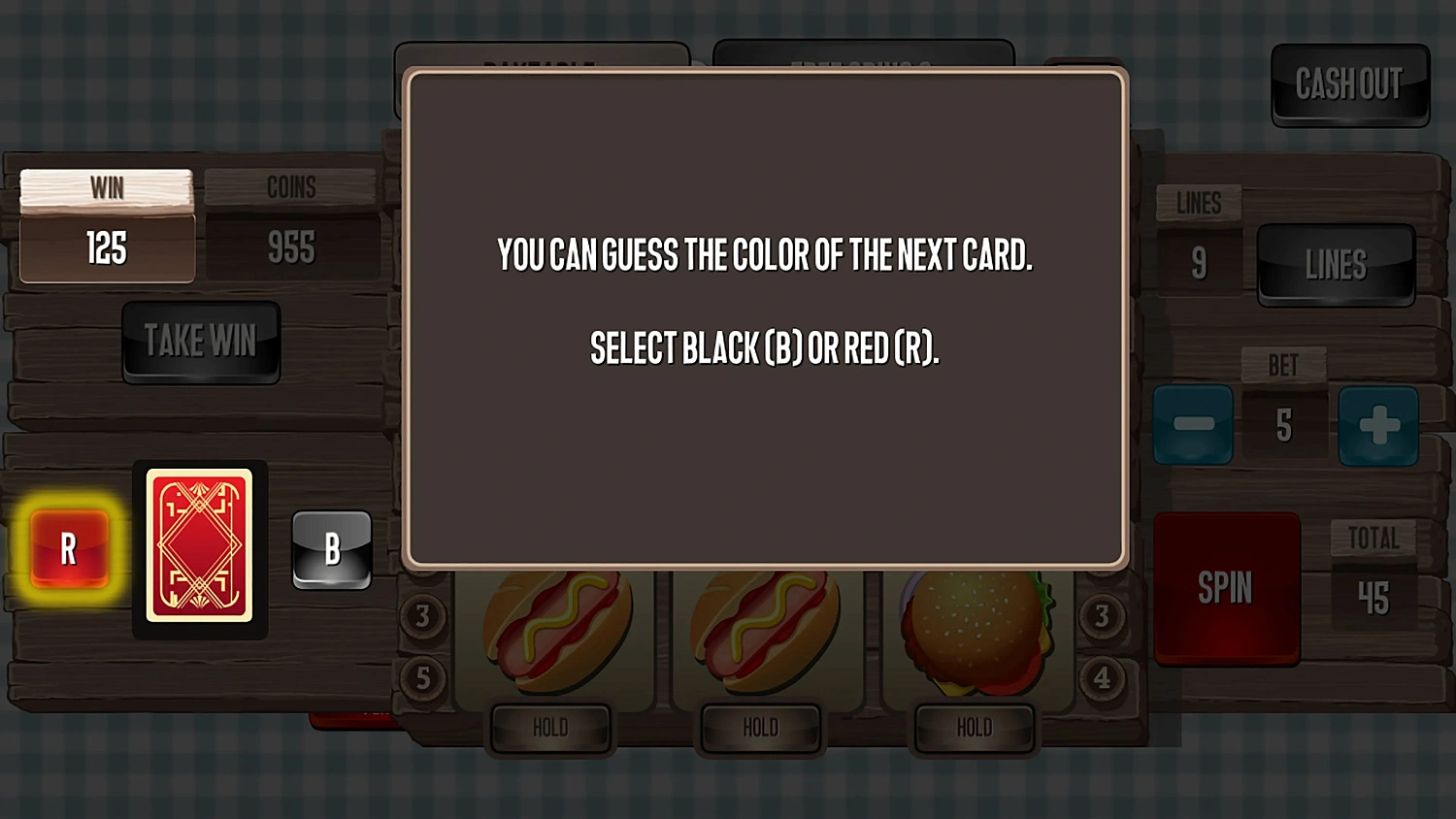The image size is (1456, 819).
Task: Click the right-side line 3 marker
Action: (x=1101, y=616)
